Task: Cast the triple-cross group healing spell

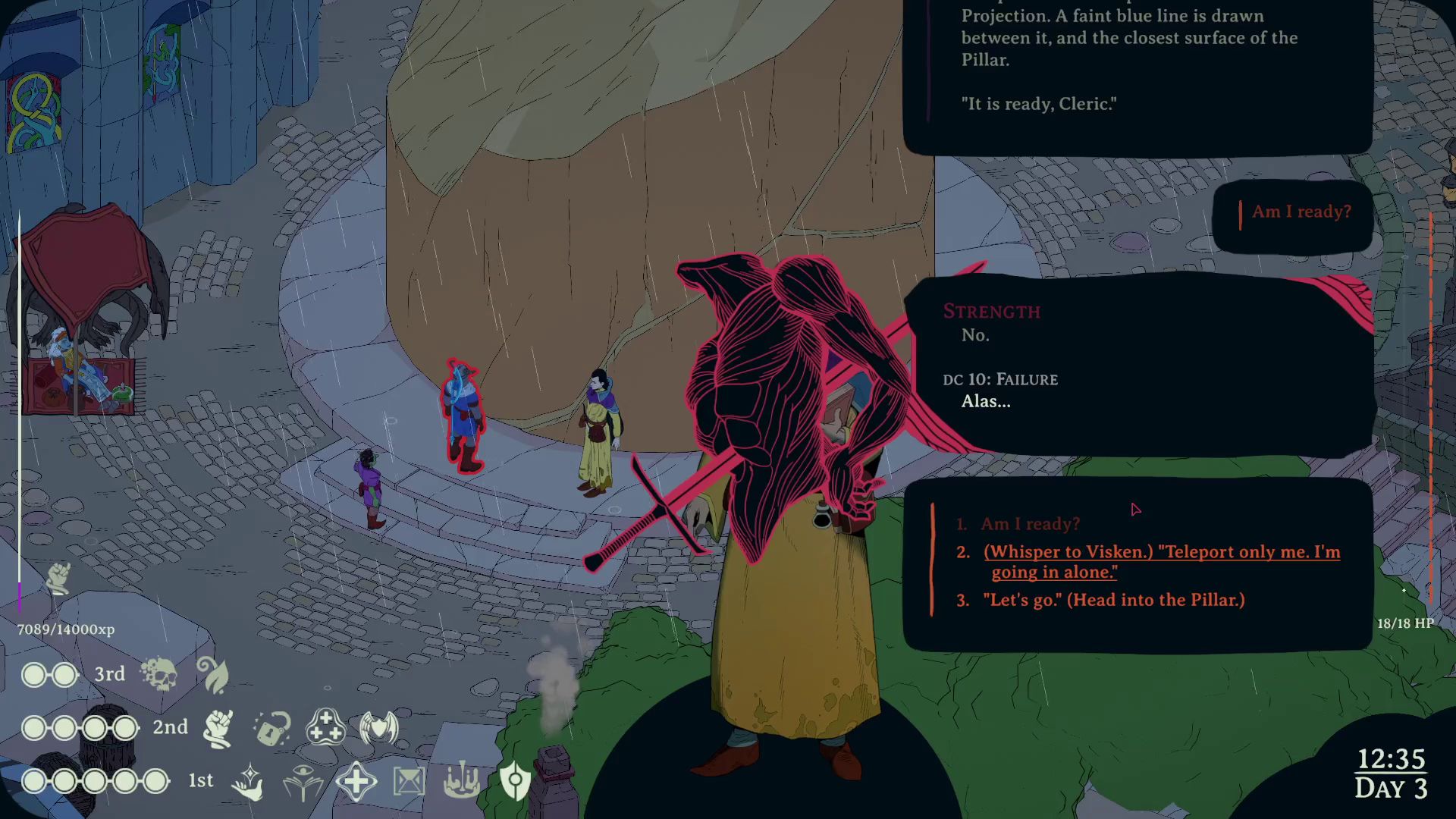Action: (x=325, y=728)
